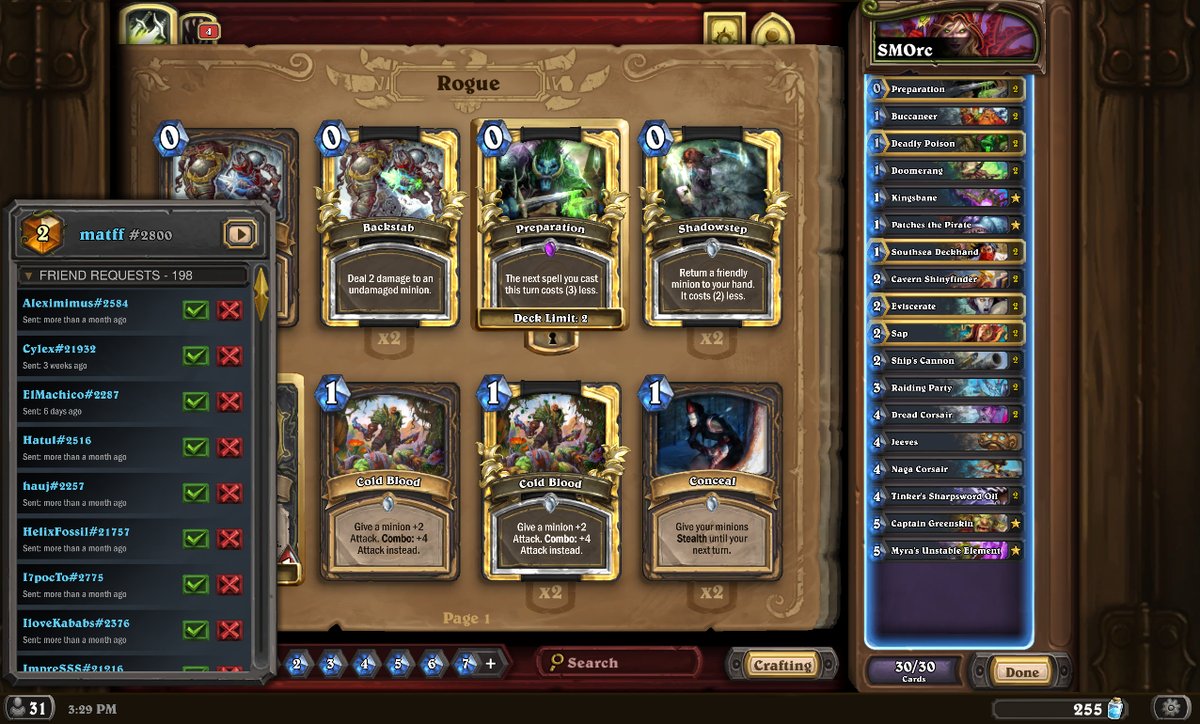This screenshot has width=1200, height=724.
Task: Reject the friend request from Hatul
Action: (230, 447)
